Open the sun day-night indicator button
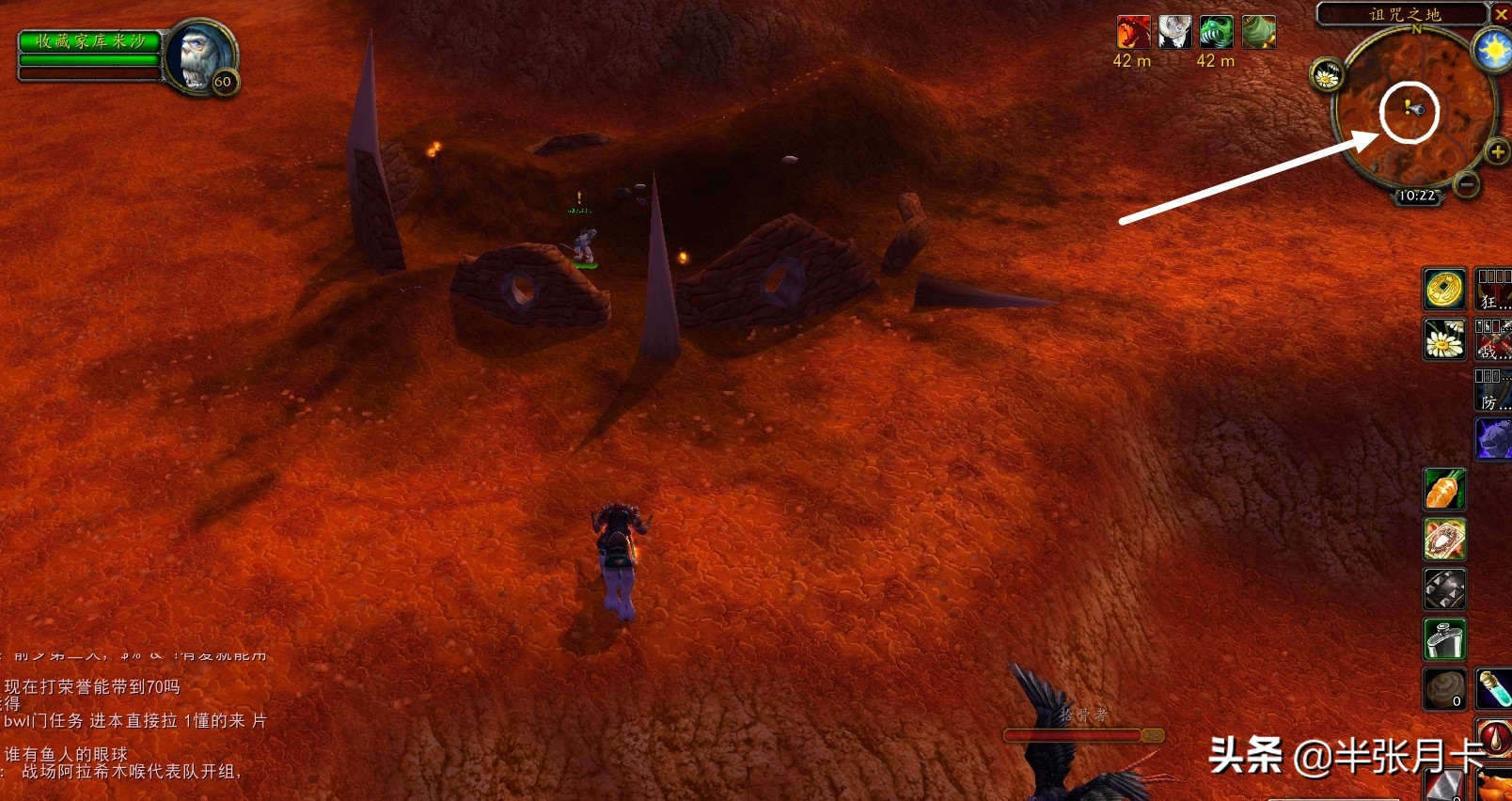The height and width of the screenshot is (801, 1512). (x=1493, y=50)
